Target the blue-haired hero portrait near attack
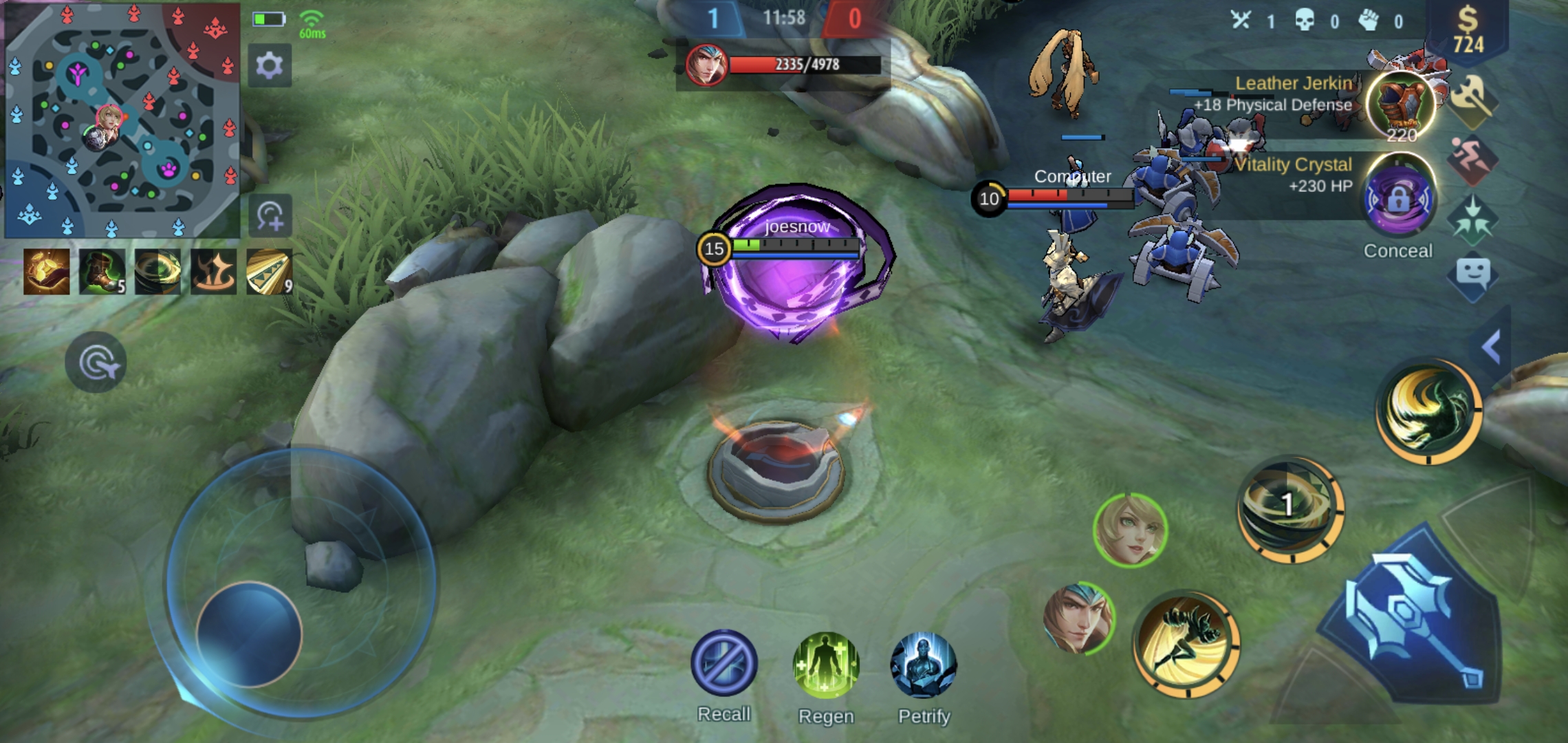This screenshot has height=743, width=1568. point(1078,618)
